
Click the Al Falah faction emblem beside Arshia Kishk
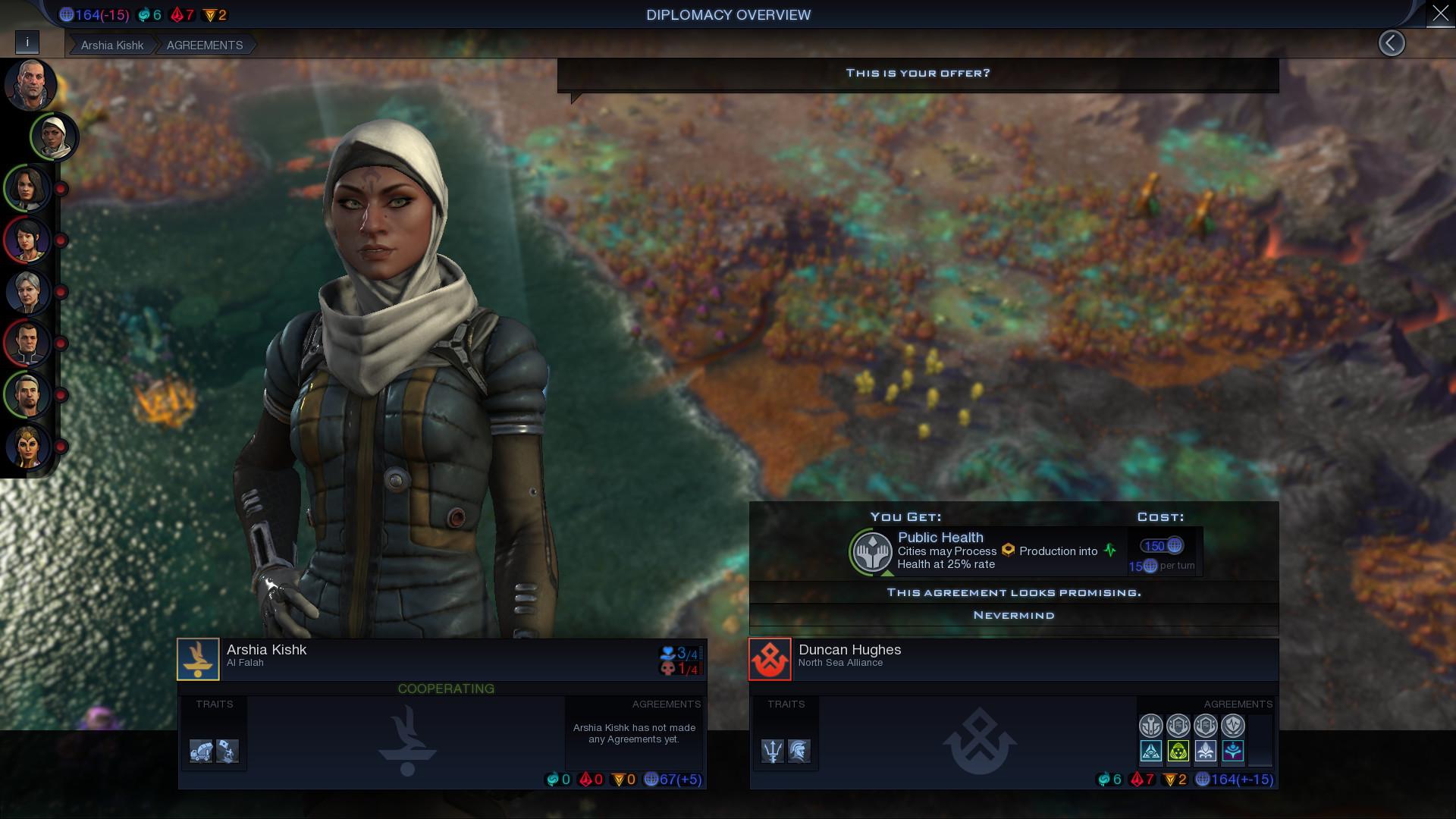(x=199, y=658)
